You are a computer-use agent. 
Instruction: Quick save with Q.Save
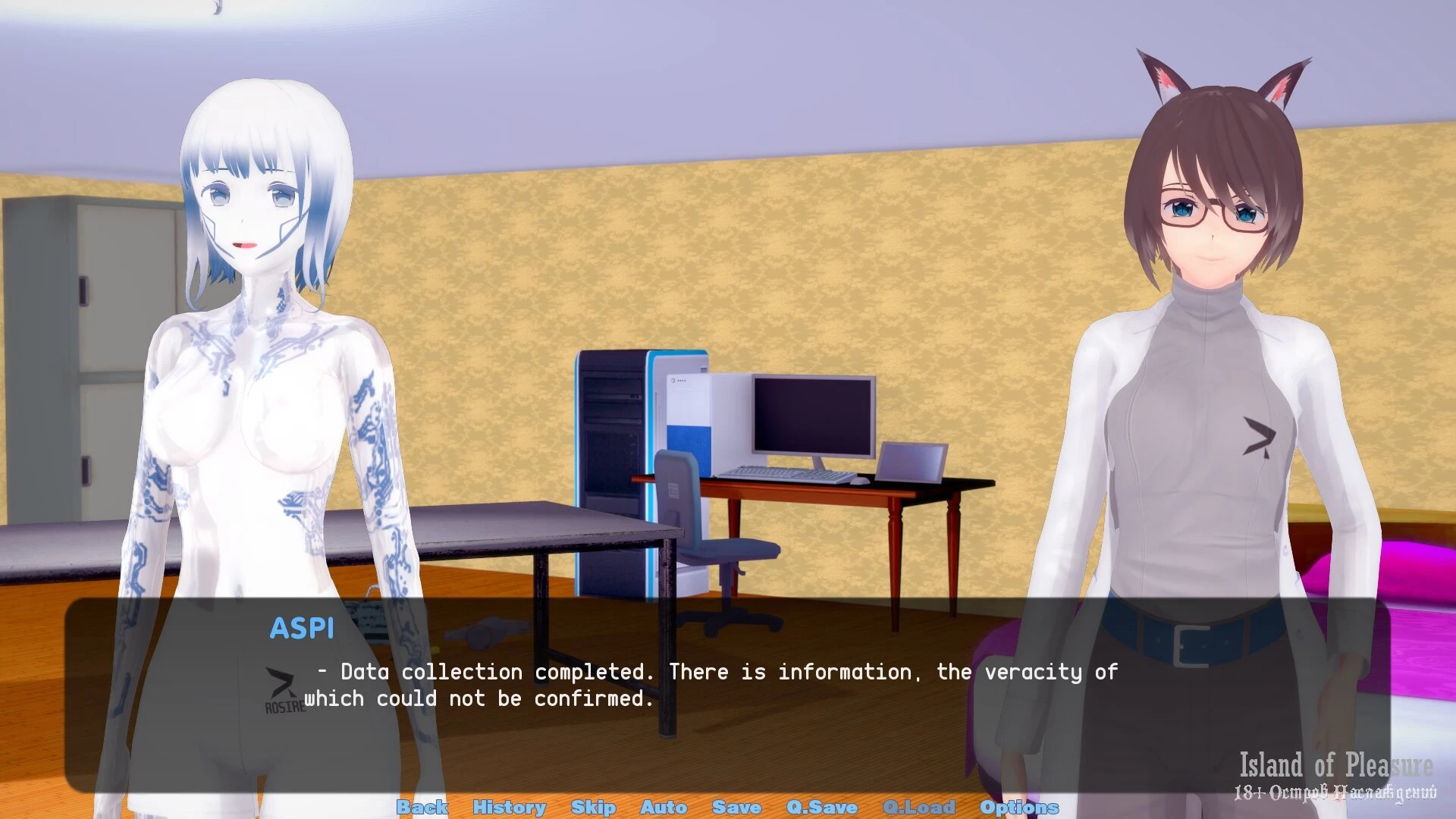[x=822, y=807]
